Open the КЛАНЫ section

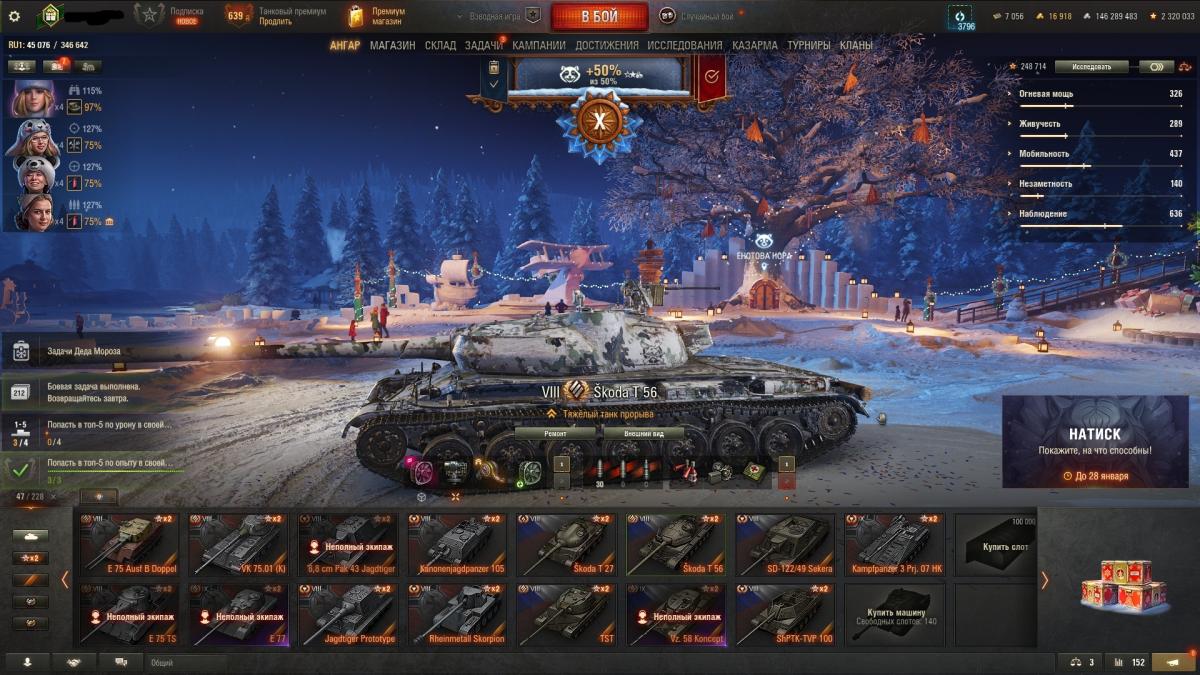point(856,46)
